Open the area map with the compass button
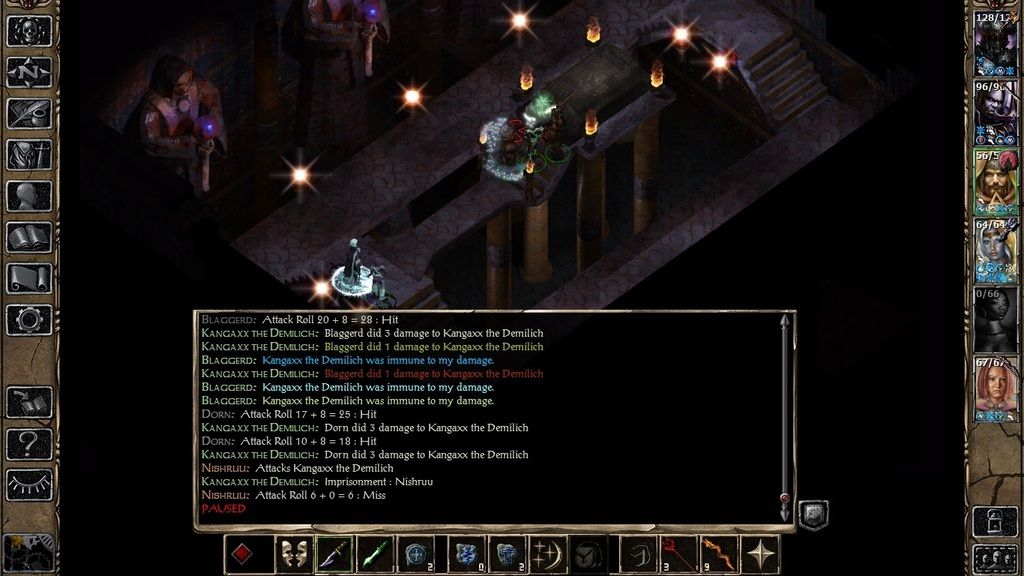 coord(29,72)
